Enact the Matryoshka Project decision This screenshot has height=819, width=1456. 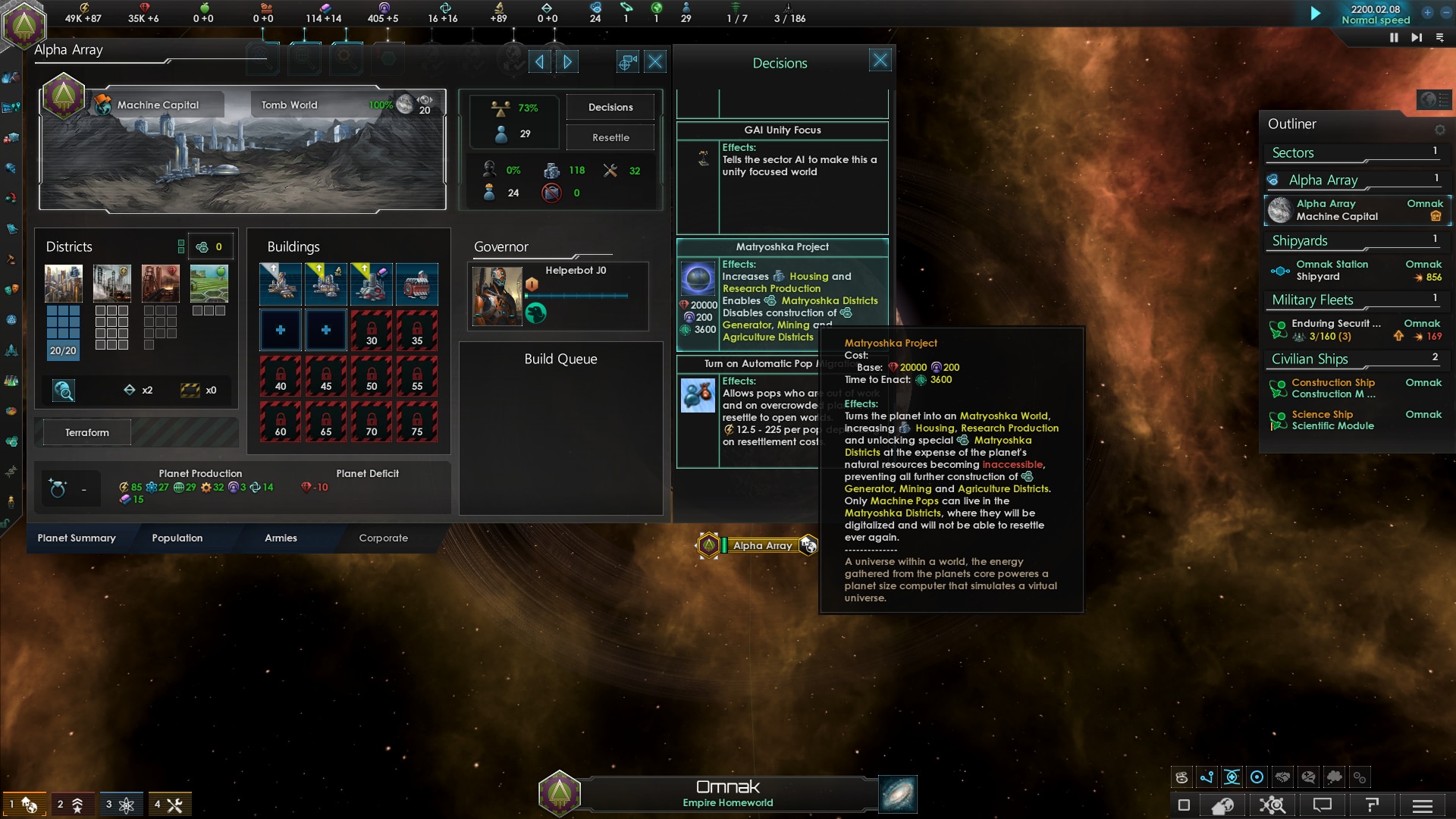(x=698, y=278)
